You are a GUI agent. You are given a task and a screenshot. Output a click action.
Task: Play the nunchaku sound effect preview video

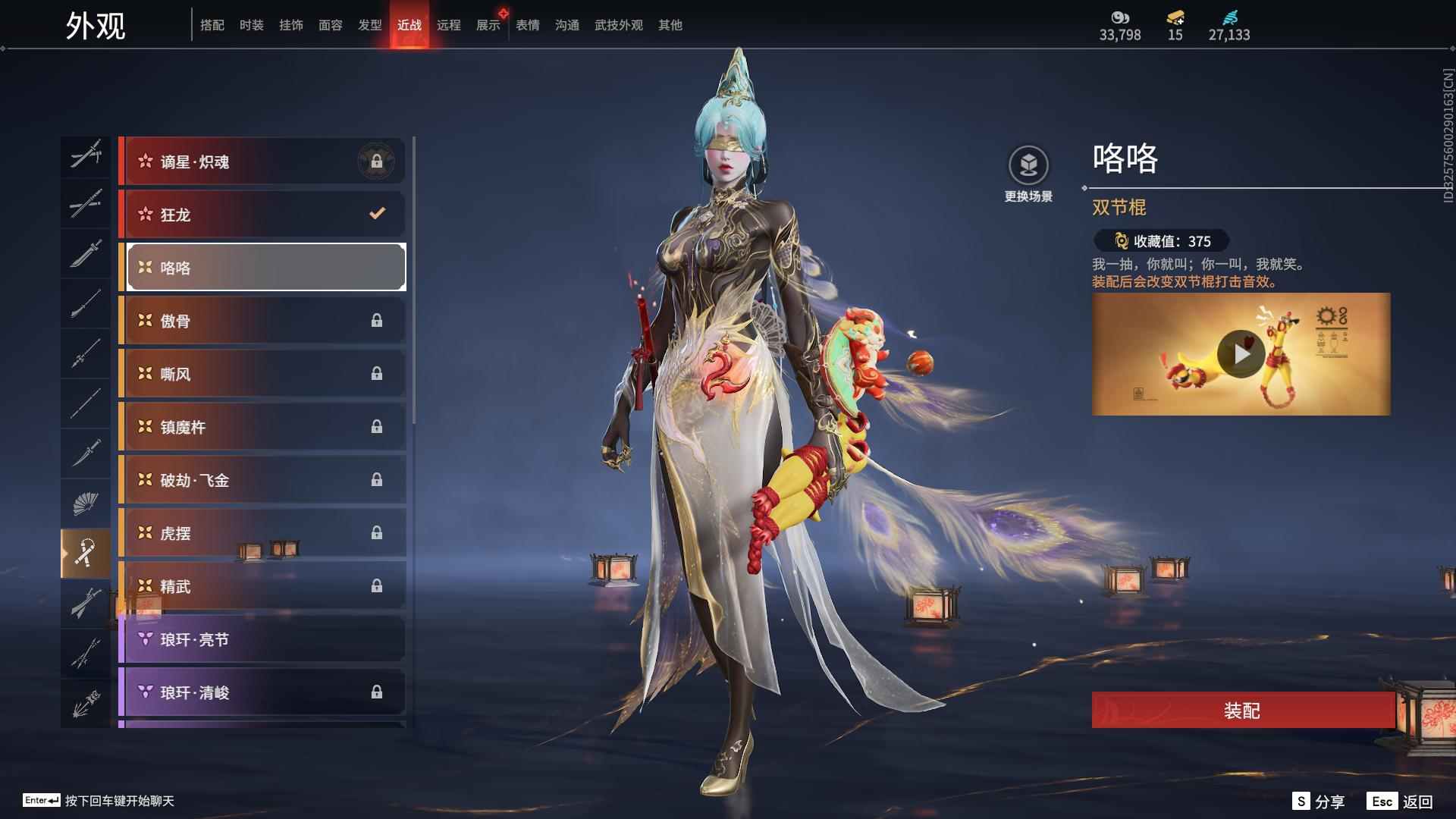point(1241,353)
